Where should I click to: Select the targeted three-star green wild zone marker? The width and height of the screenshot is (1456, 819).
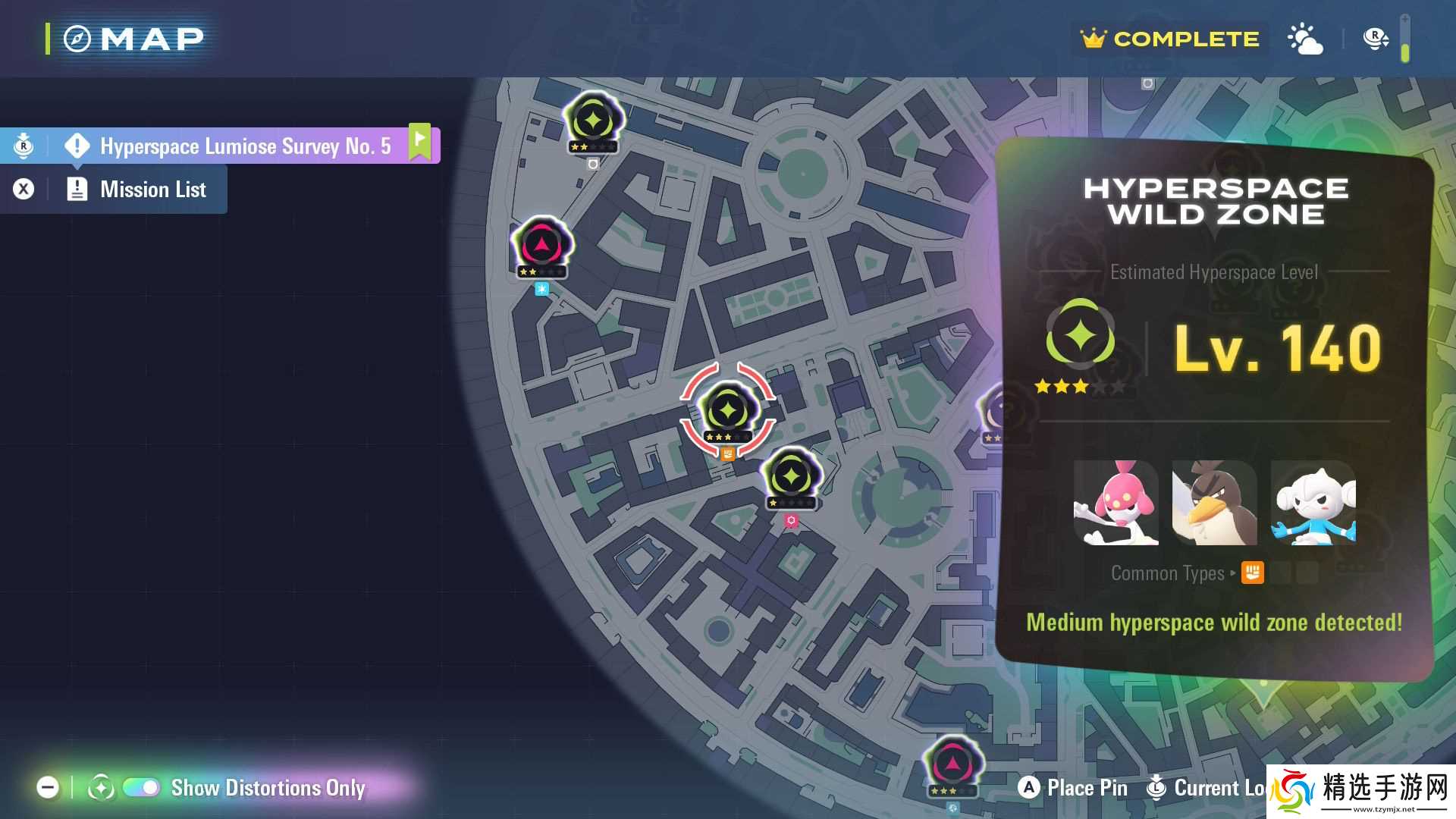(x=728, y=411)
